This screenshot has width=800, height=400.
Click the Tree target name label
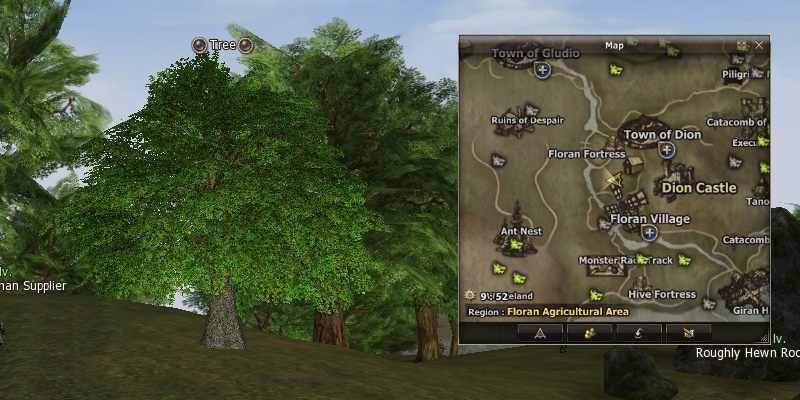point(222,45)
